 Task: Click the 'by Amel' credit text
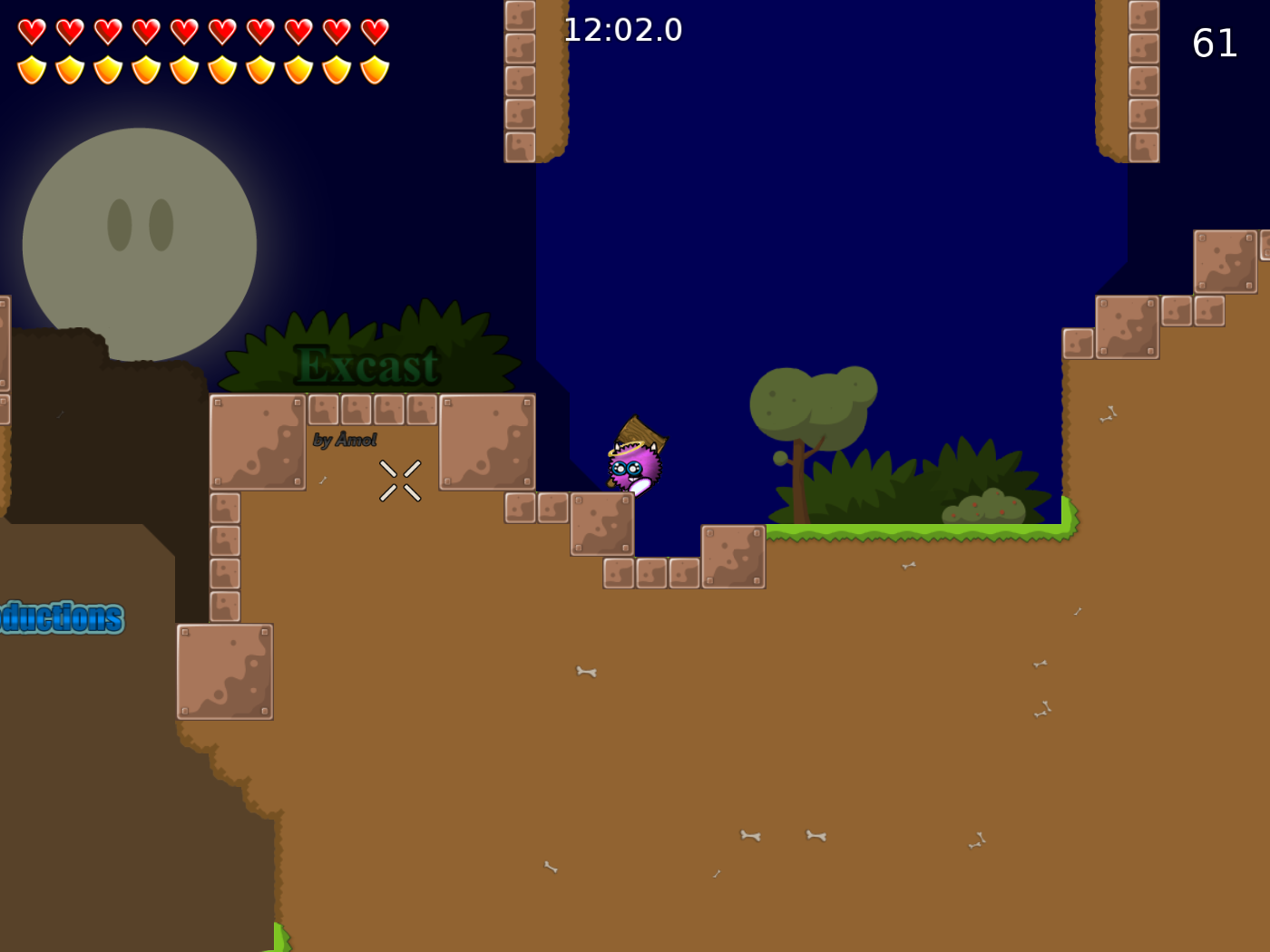pos(345,441)
